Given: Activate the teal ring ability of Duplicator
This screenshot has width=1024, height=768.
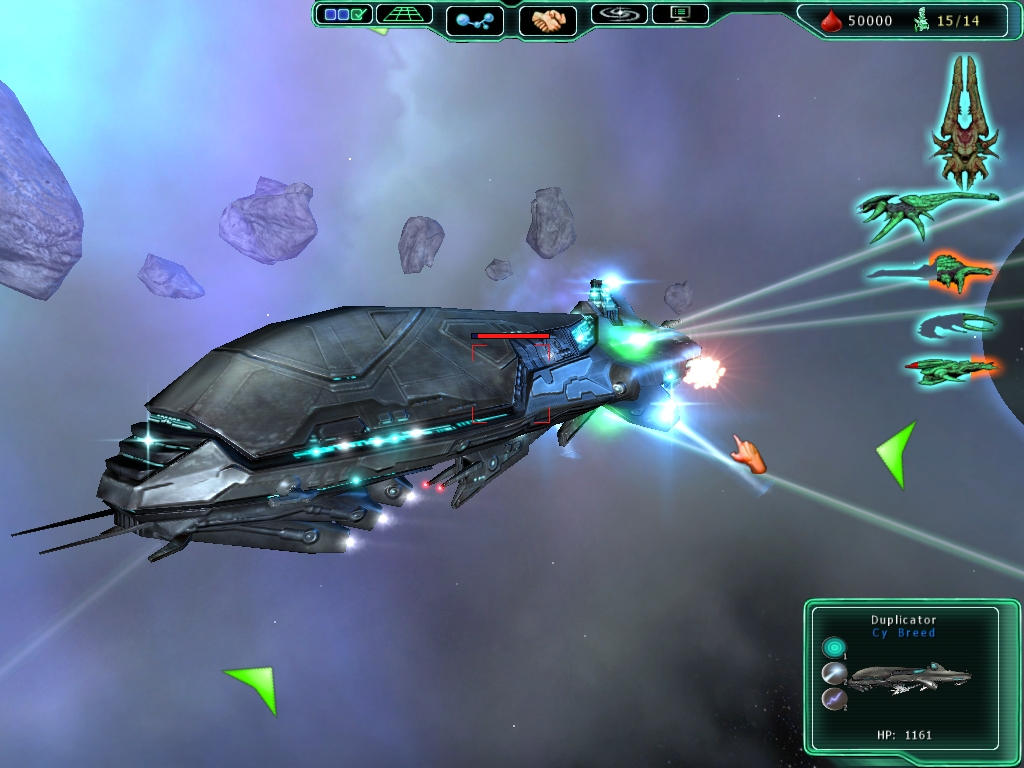Looking at the screenshot, I should click(833, 648).
